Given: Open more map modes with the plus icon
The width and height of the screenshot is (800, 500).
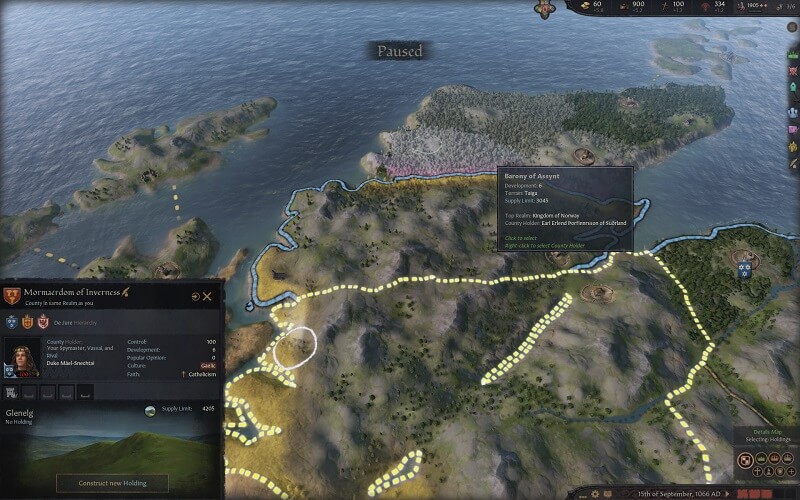Looking at the screenshot, I should click(x=789, y=470).
